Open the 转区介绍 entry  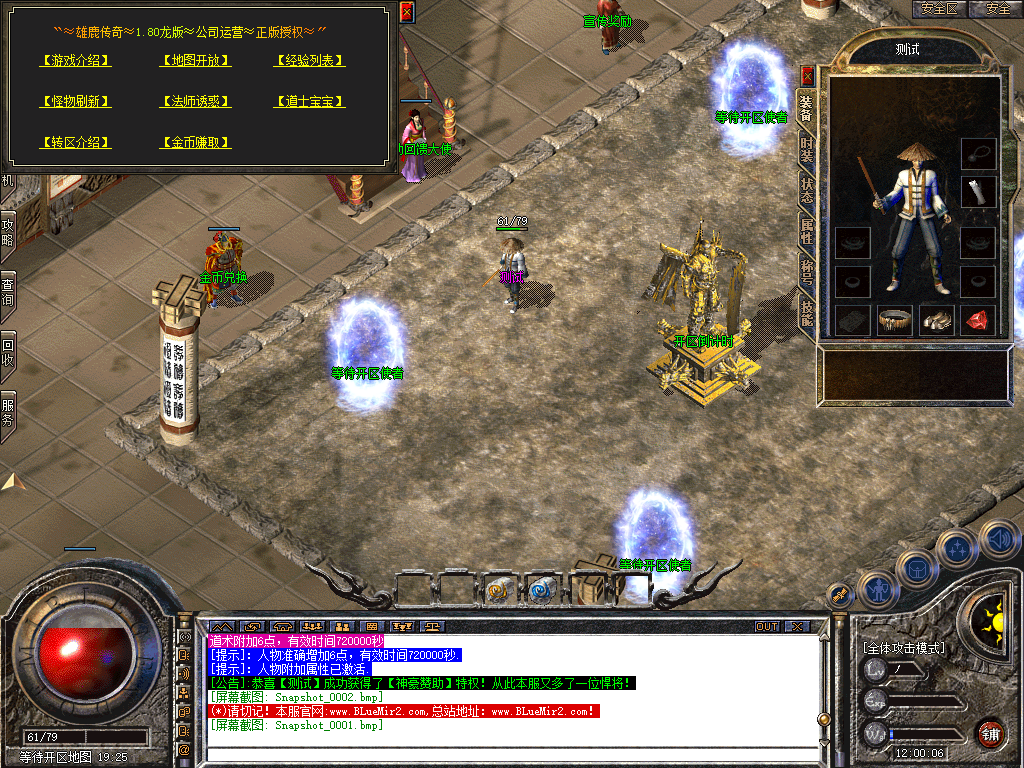(x=76, y=142)
